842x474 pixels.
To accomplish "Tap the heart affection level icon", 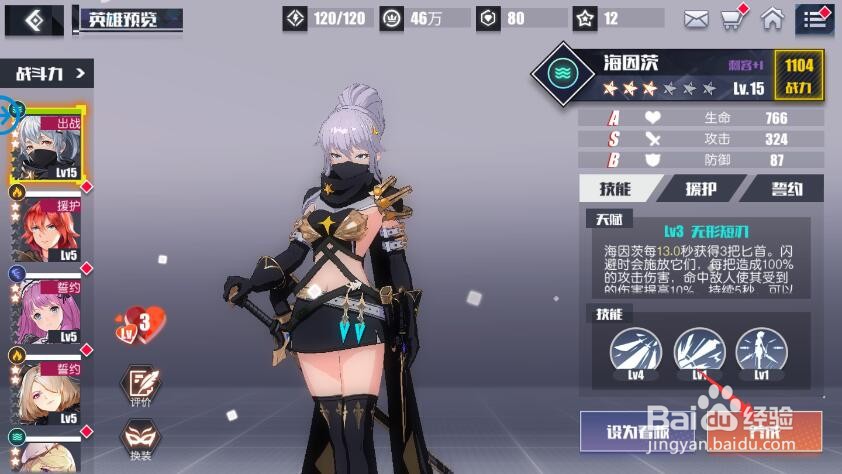I will (140, 323).
